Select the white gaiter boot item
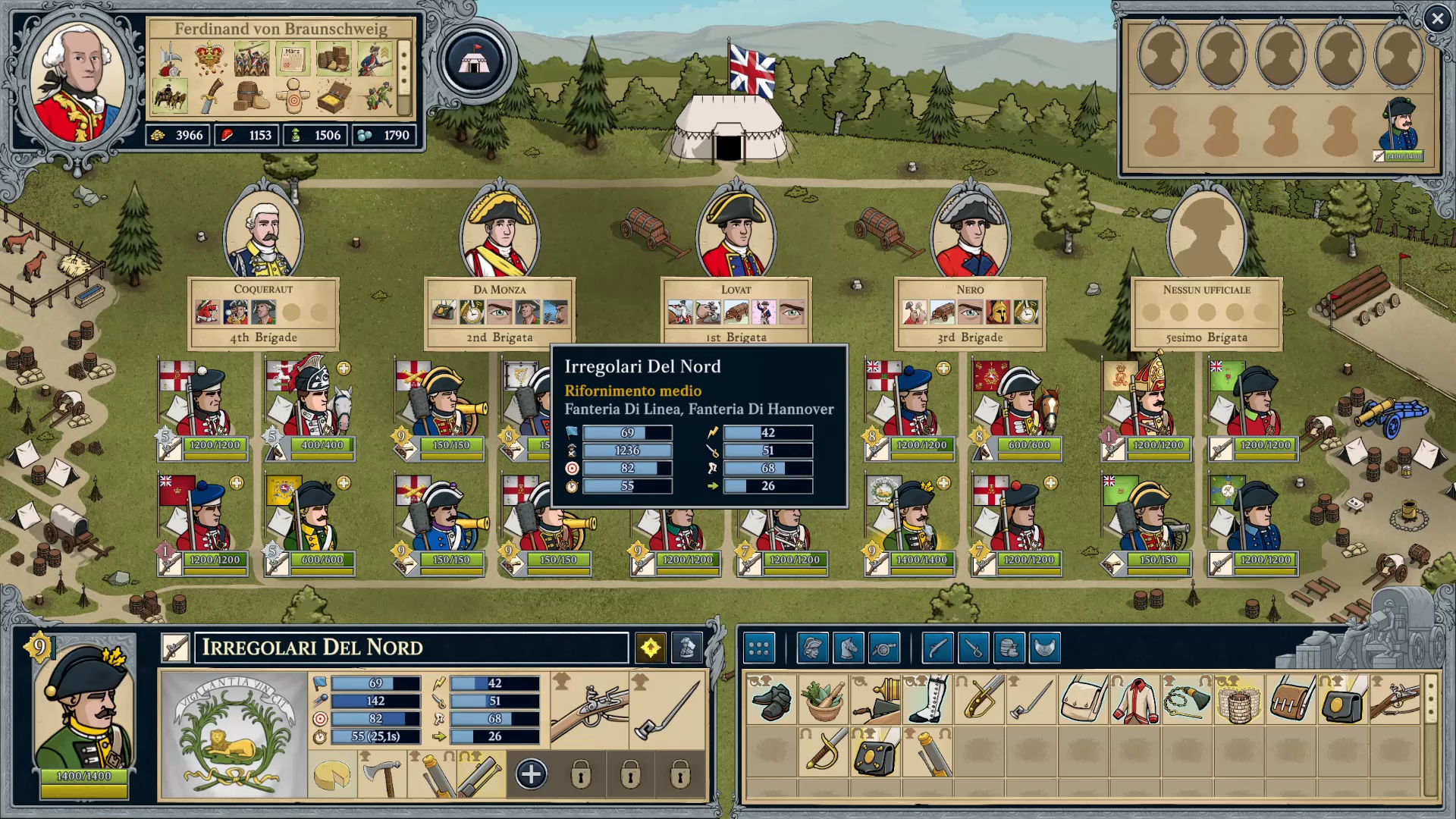The image size is (1456, 819). 927,700
